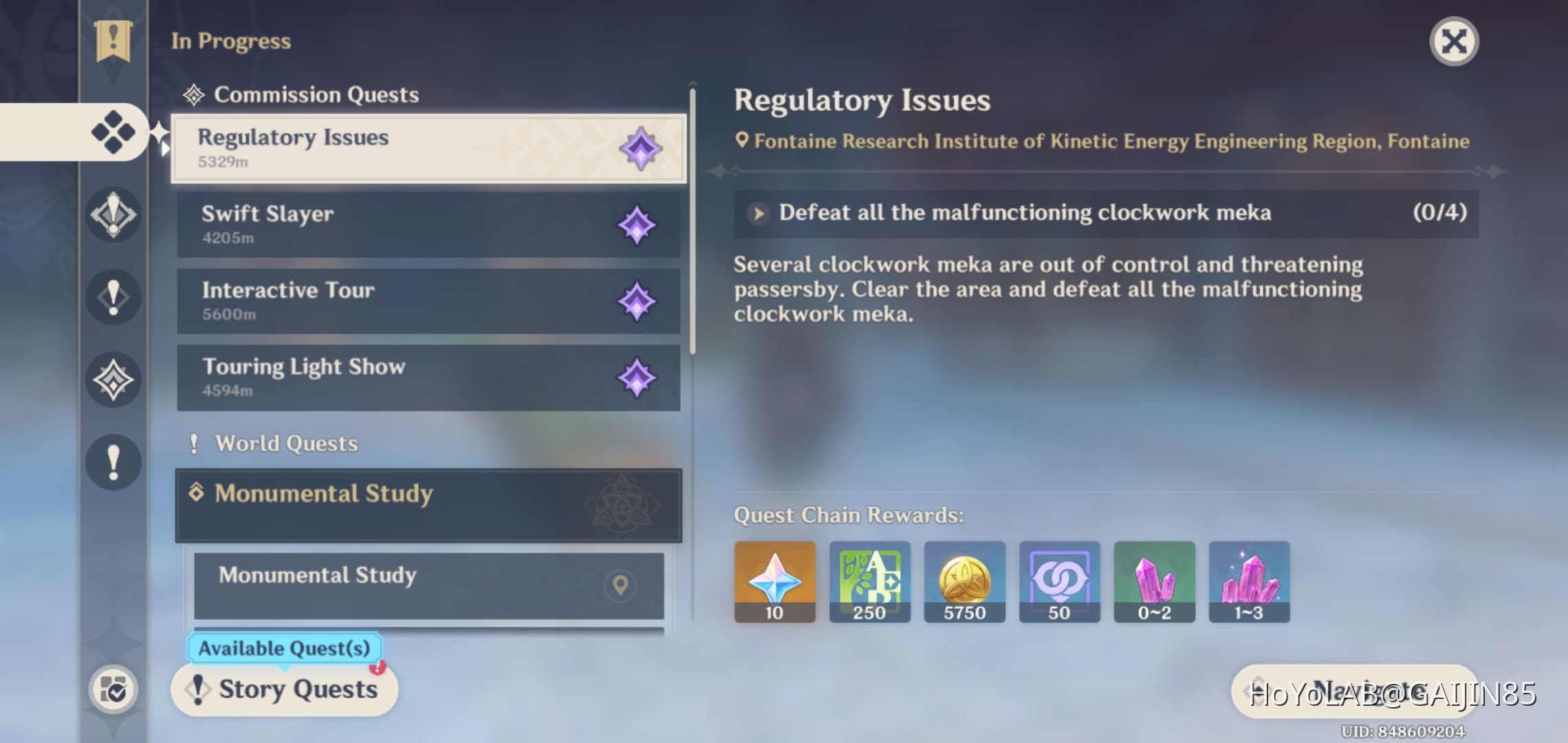Close the quest menu
This screenshot has height=743, width=1568.
click(1454, 41)
